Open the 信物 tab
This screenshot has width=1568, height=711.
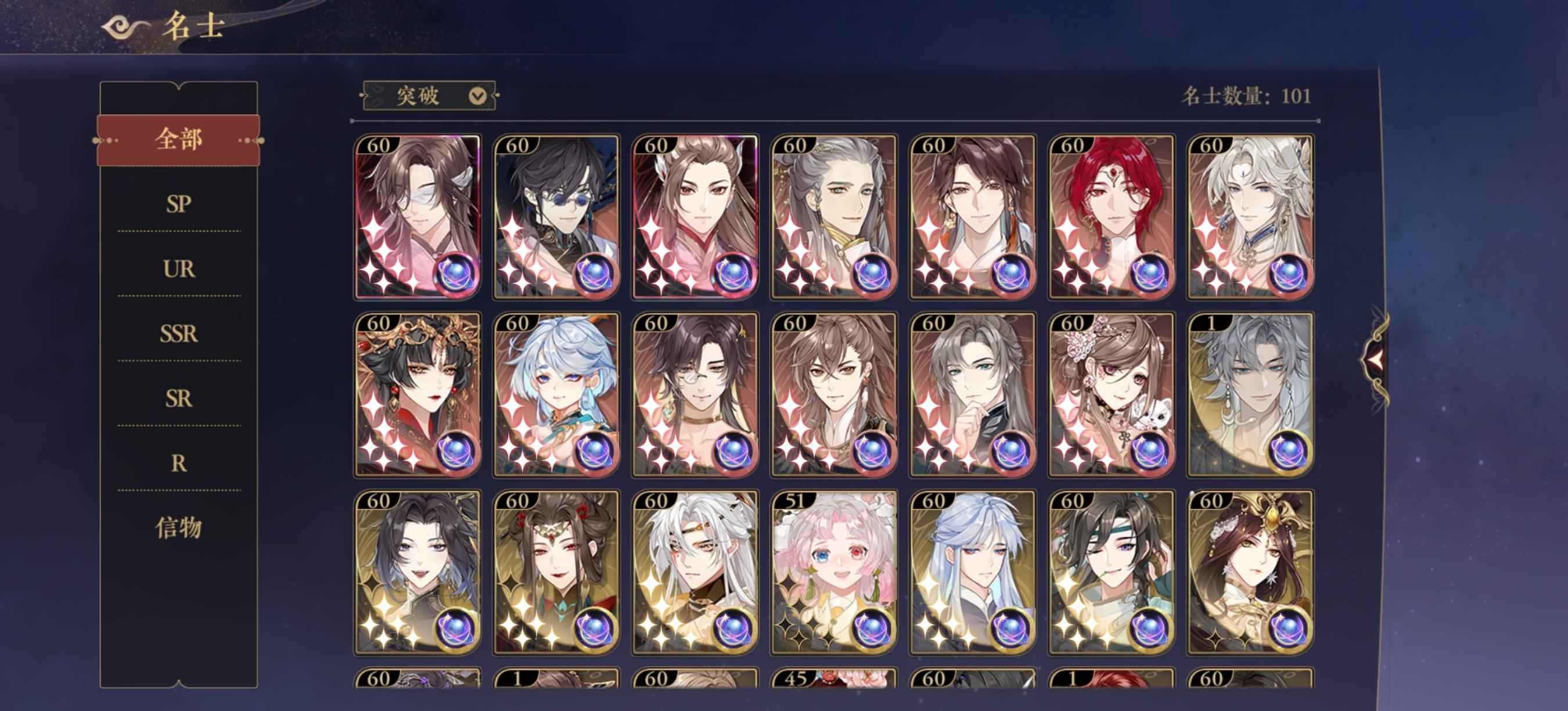point(178,527)
